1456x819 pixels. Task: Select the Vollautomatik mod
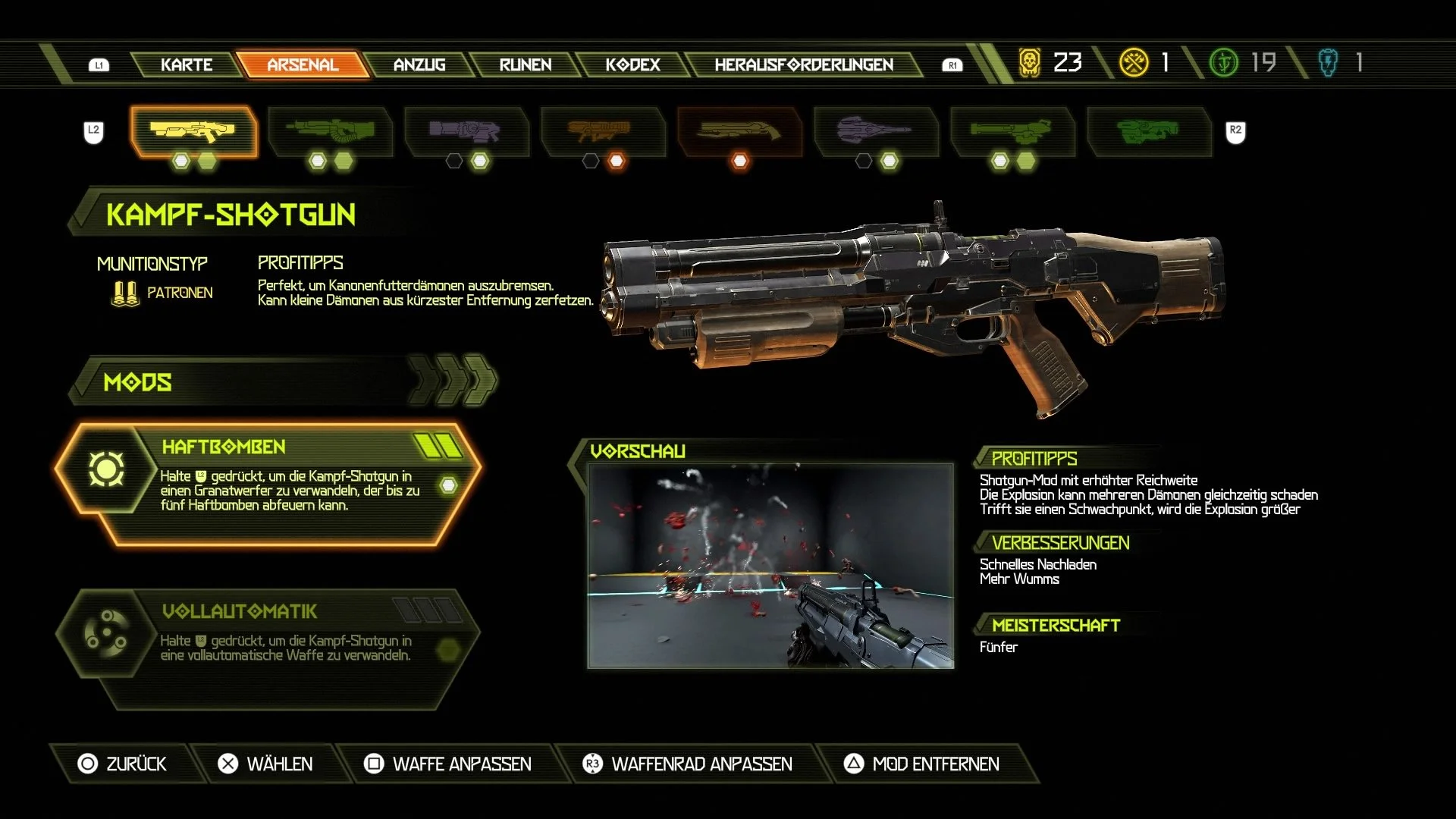click(x=269, y=646)
